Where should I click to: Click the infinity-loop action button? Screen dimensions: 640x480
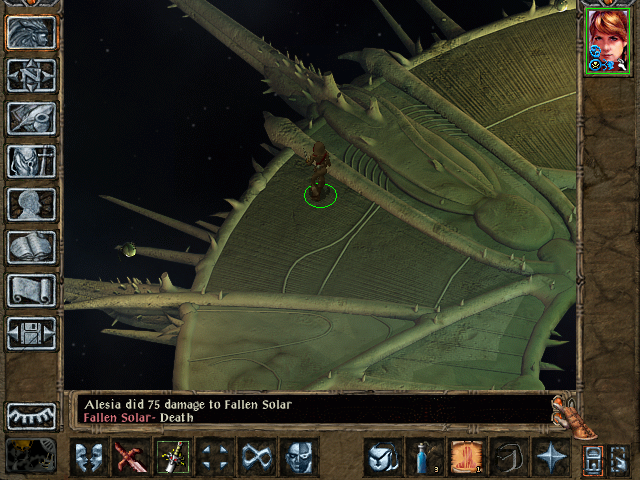[257, 457]
